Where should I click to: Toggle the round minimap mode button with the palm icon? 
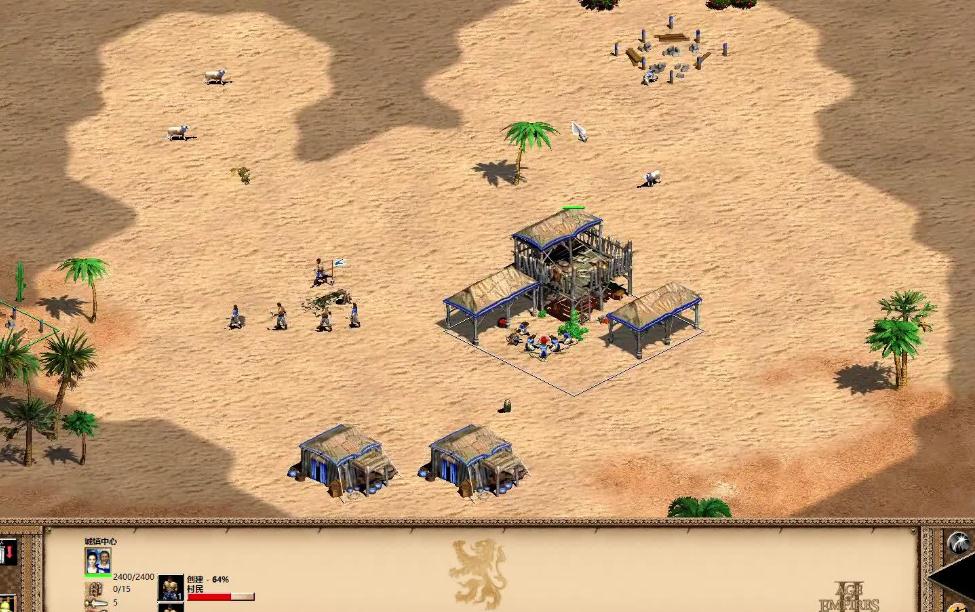[957, 542]
